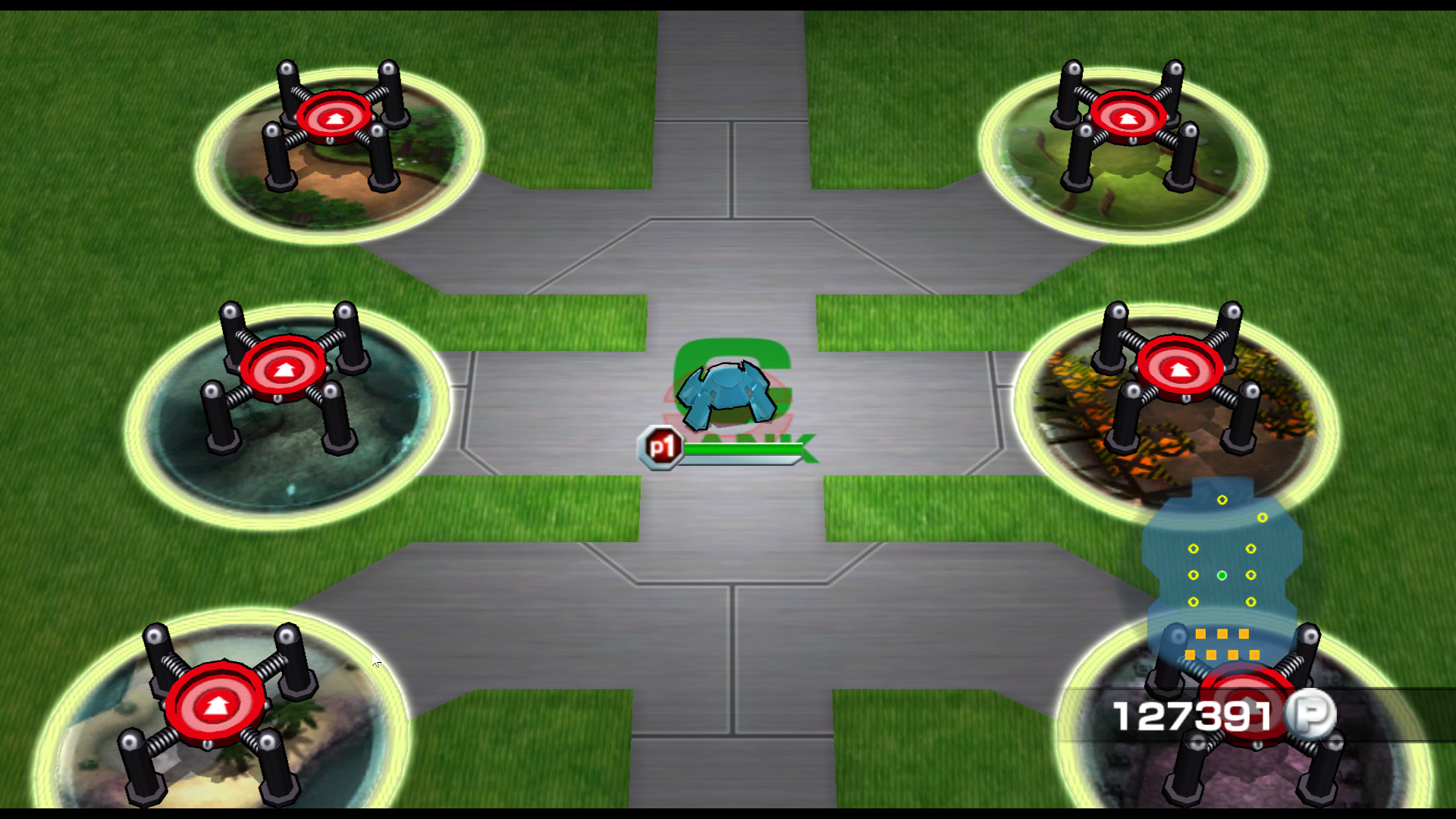The width and height of the screenshot is (1456, 819).
Task: Click the green rank progress bar
Action: click(x=743, y=448)
